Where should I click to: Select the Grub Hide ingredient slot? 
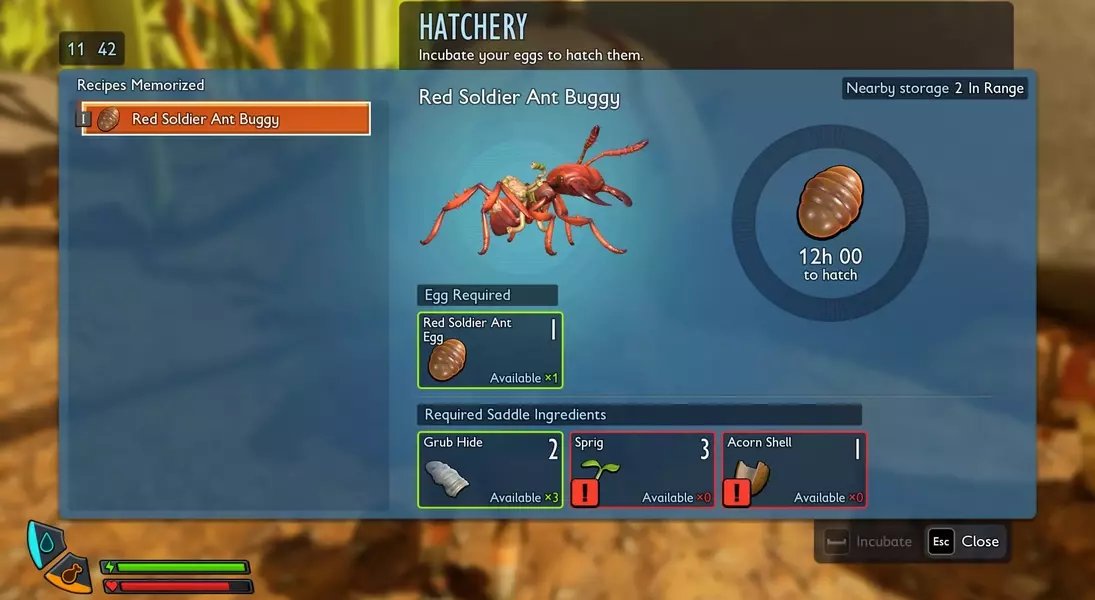click(490, 469)
